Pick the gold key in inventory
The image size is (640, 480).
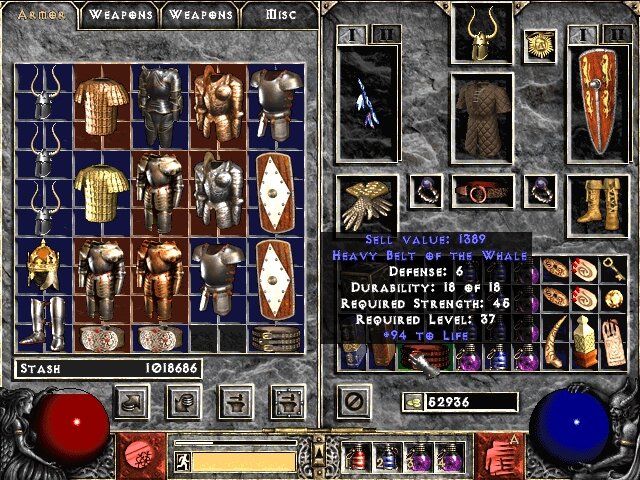[x=613, y=267]
